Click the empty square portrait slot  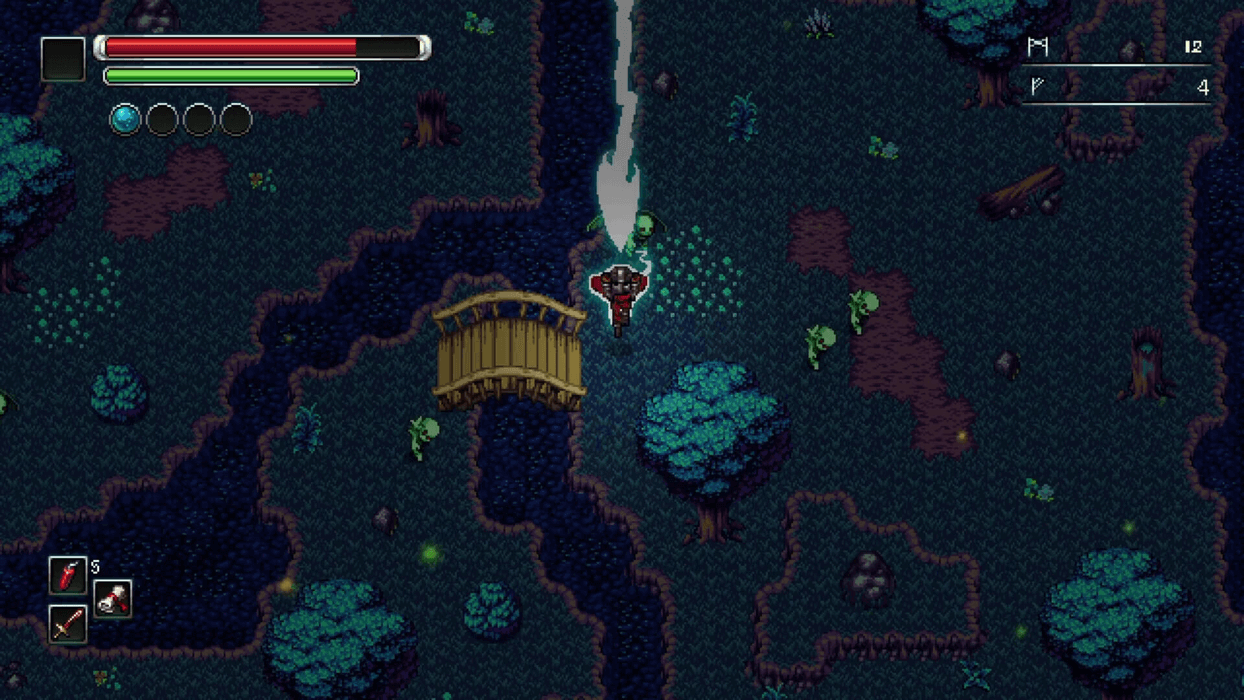[x=63, y=59]
